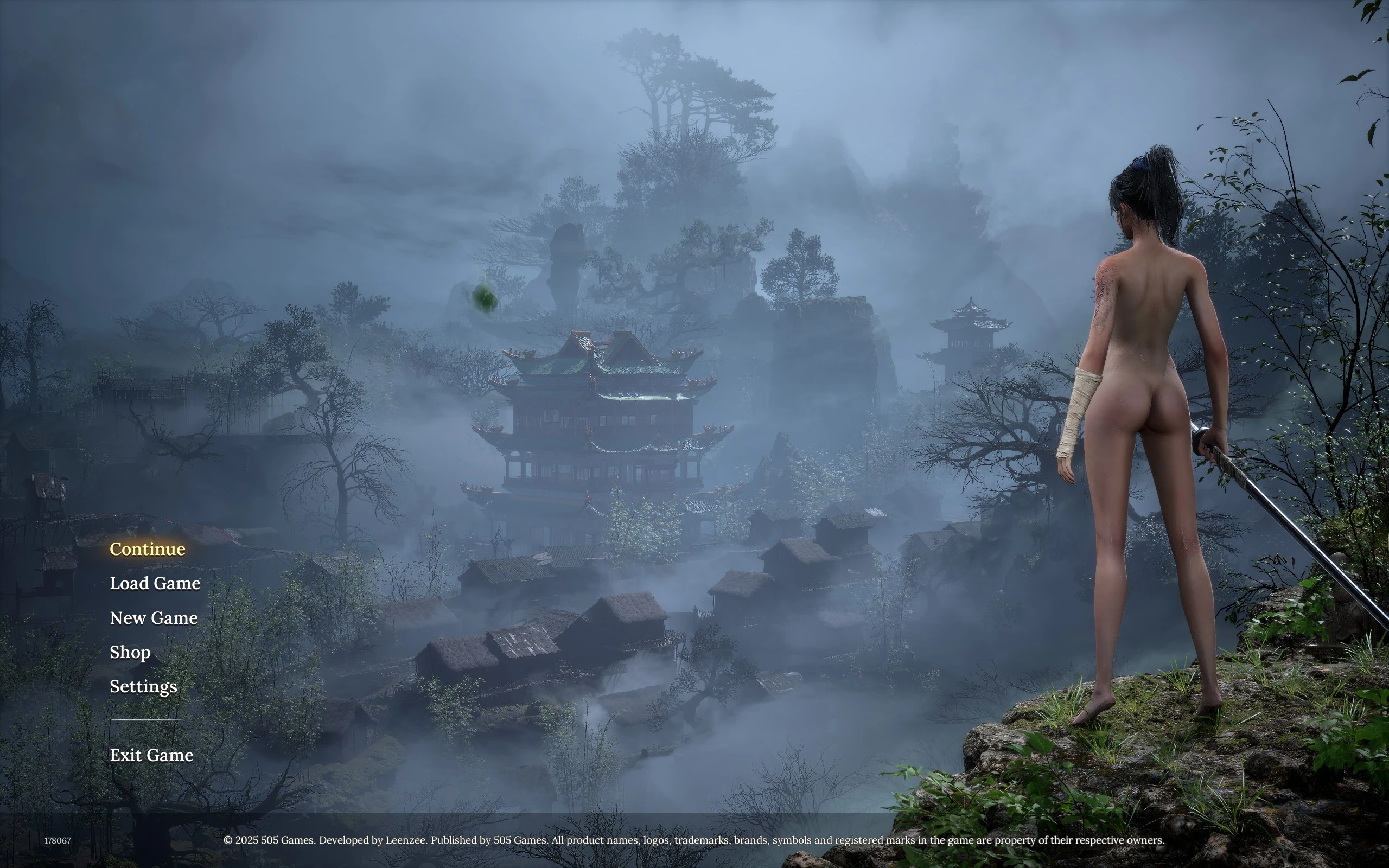Access saved games via Load Game
The image size is (1389, 868).
pyautogui.click(x=155, y=583)
